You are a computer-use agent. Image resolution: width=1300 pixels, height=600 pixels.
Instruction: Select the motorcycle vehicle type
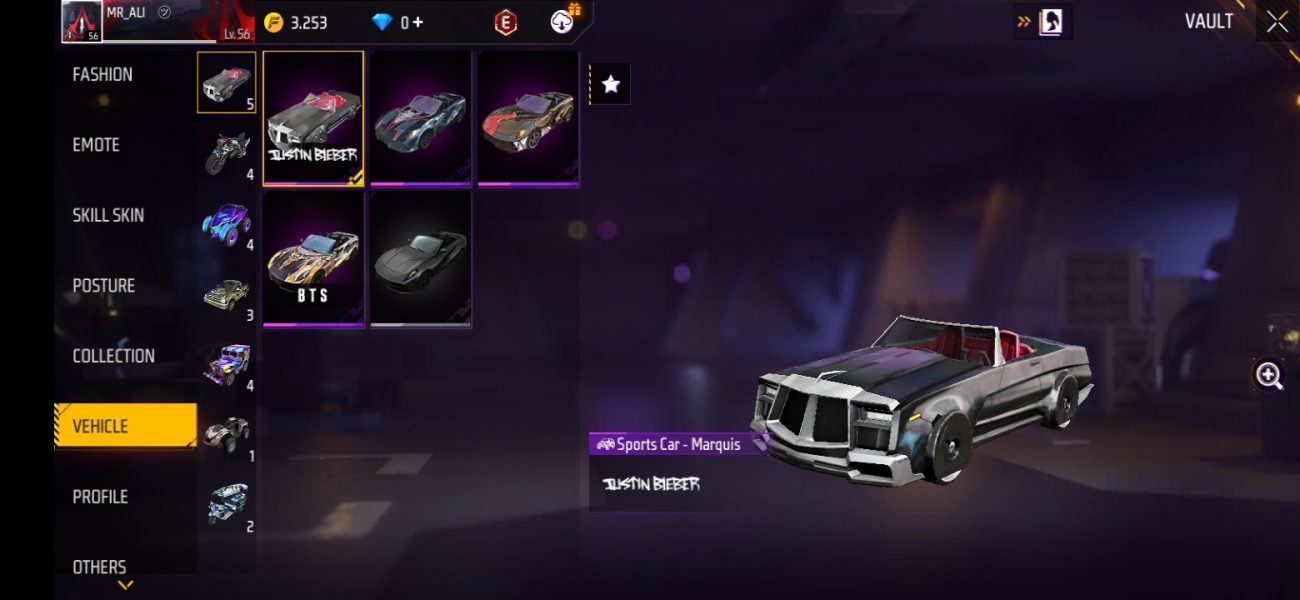227,153
